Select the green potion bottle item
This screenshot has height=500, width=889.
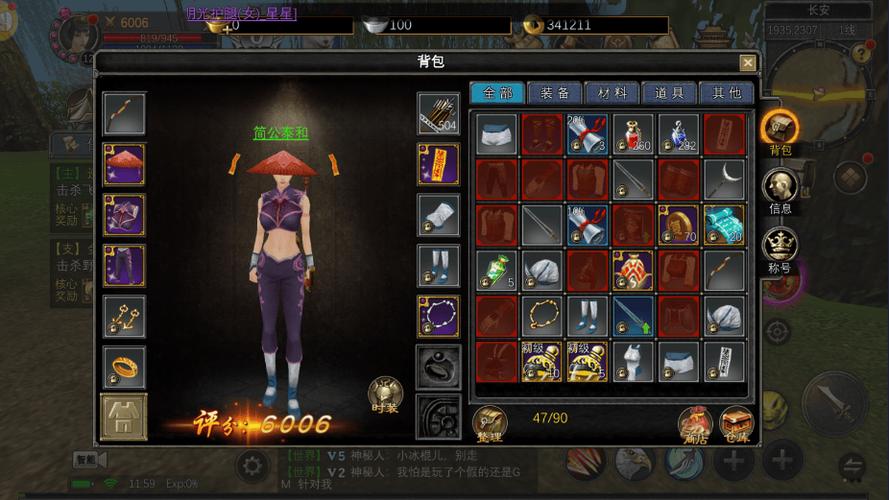coord(497,271)
